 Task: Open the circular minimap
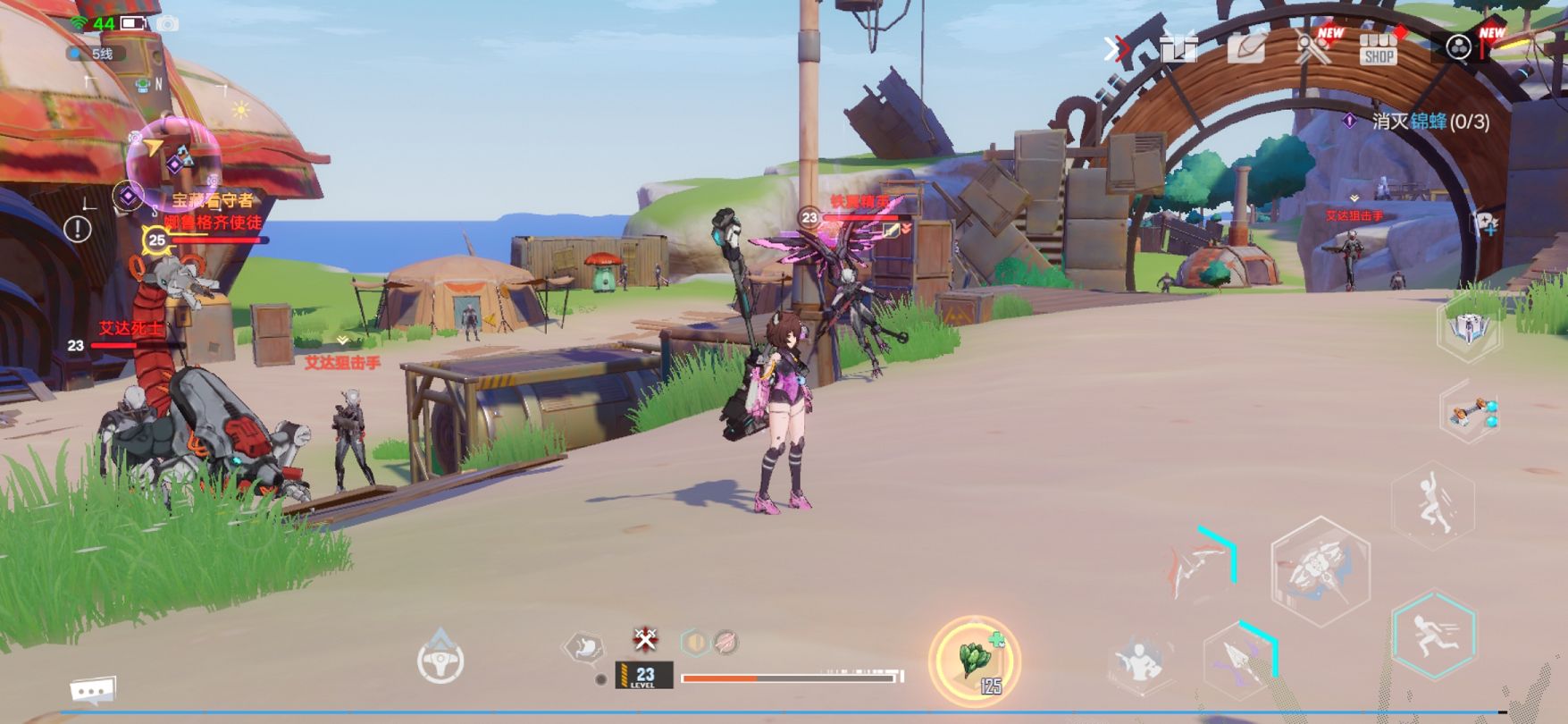coord(172,159)
